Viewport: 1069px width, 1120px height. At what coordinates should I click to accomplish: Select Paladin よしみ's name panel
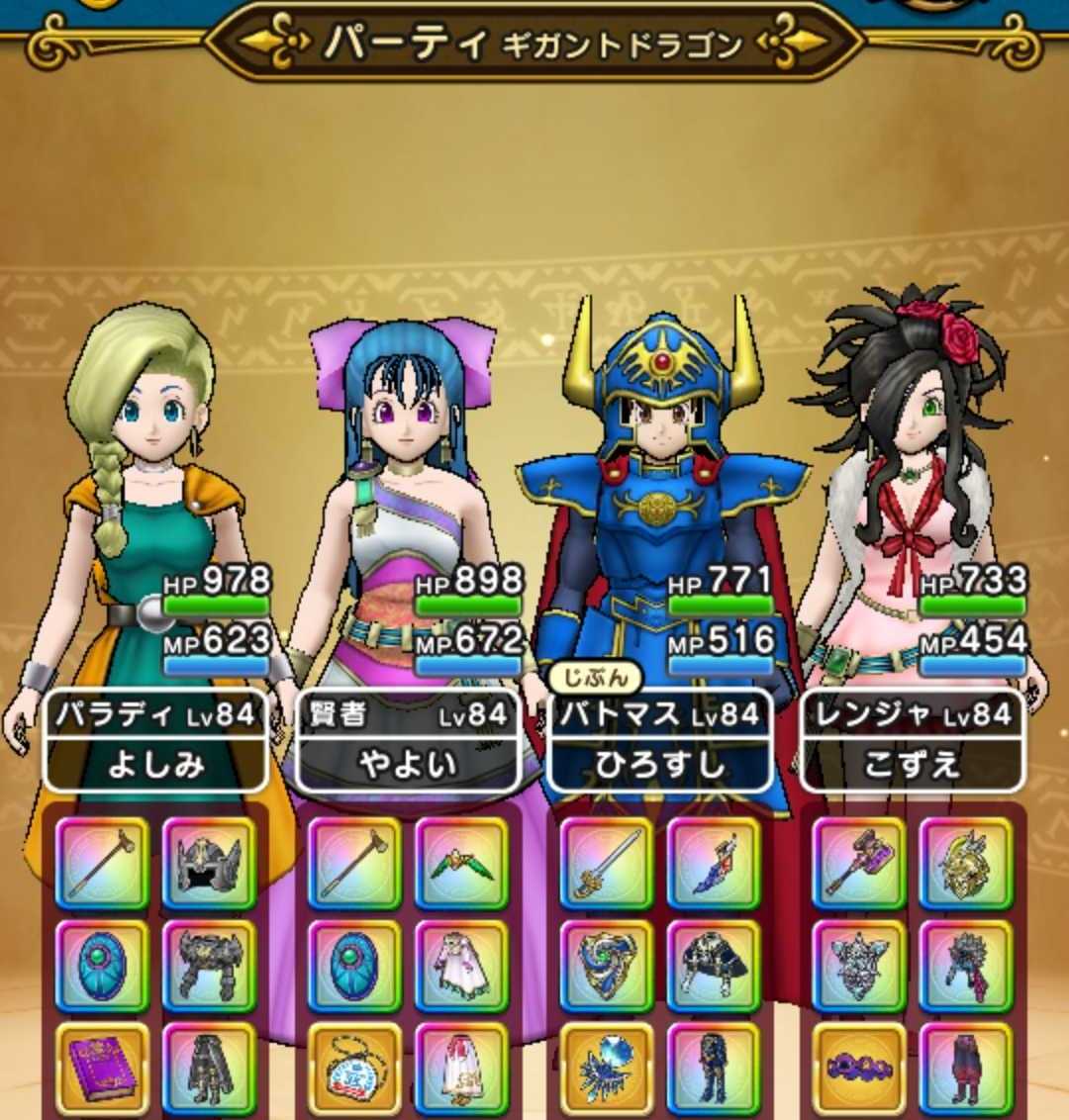click(x=156, y=740)
